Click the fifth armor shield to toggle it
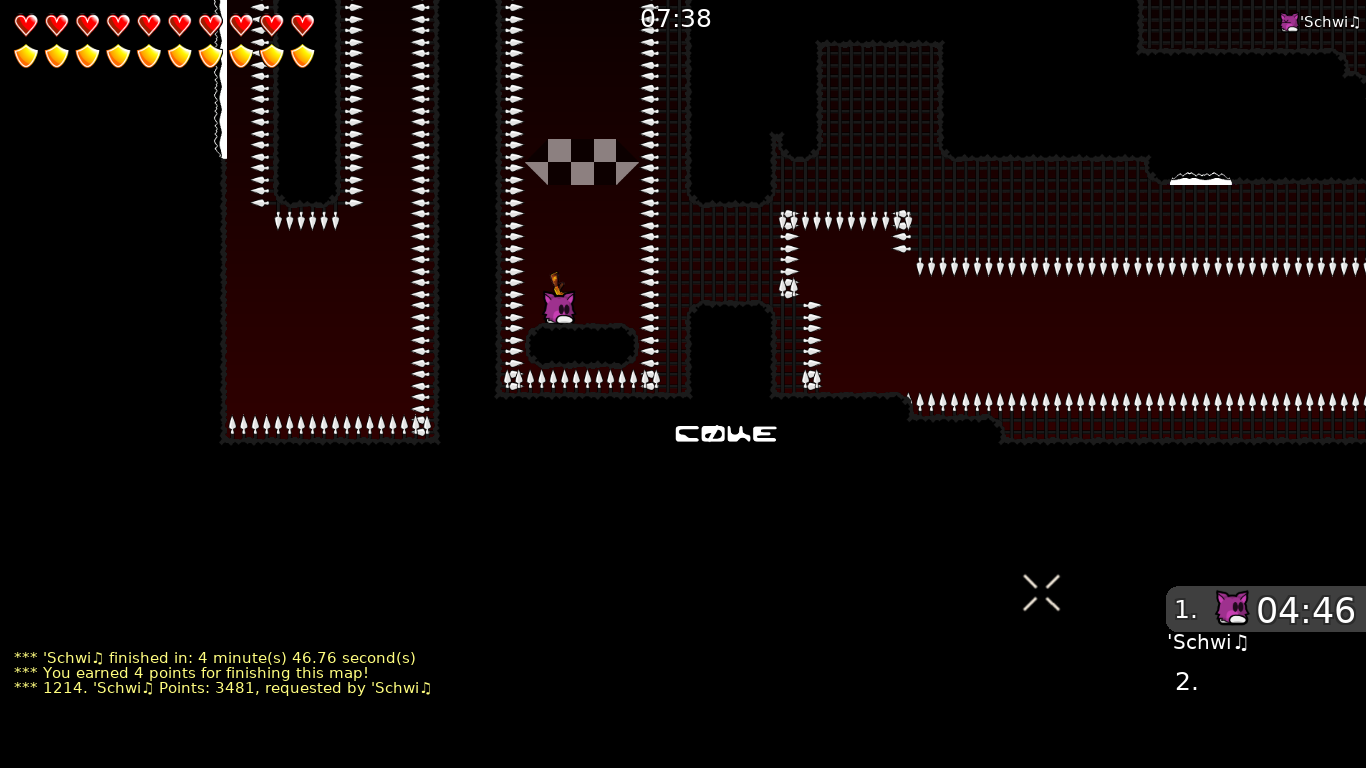 click(149, 56)
